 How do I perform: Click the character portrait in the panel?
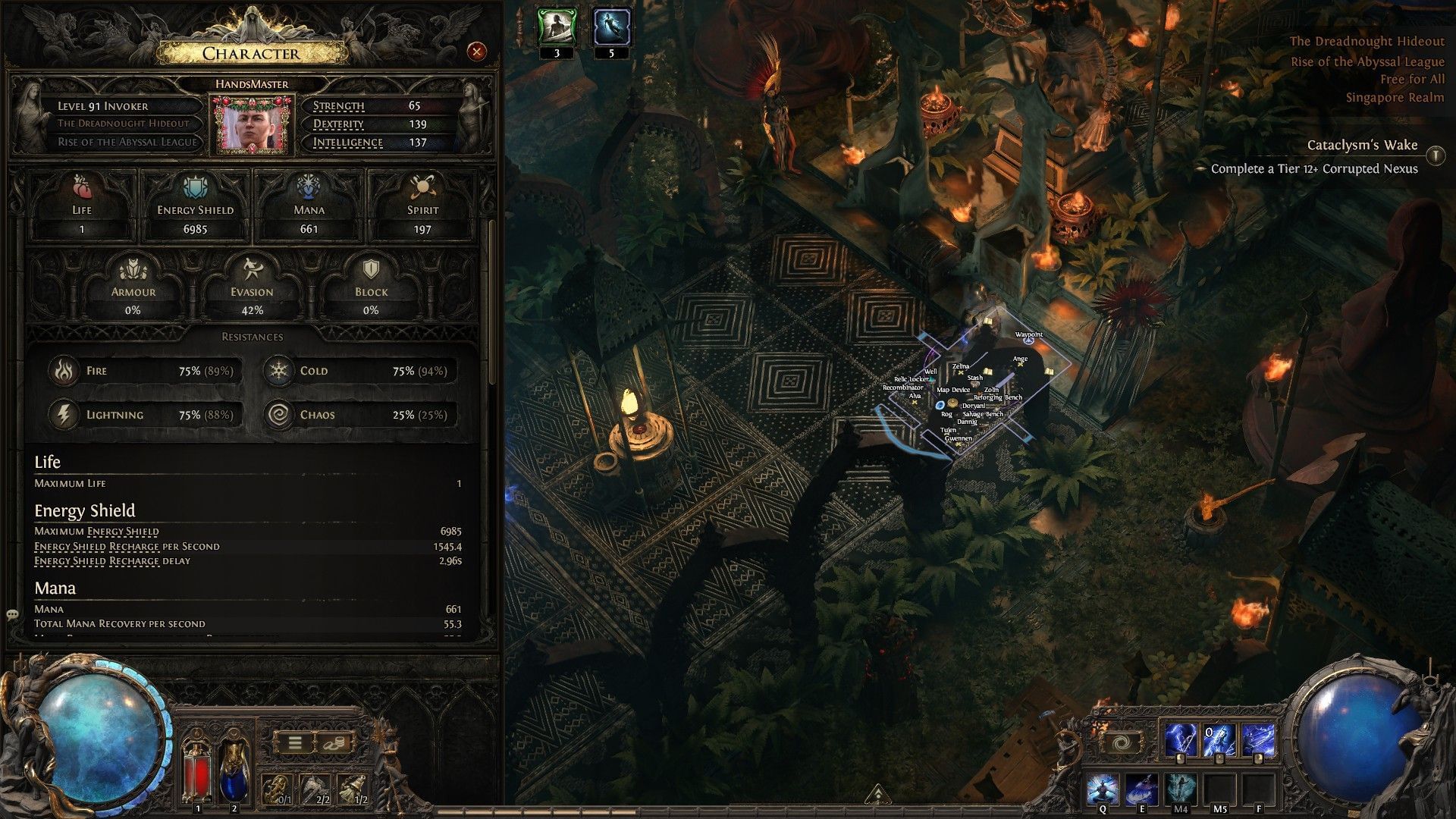(x=252, y=124)
